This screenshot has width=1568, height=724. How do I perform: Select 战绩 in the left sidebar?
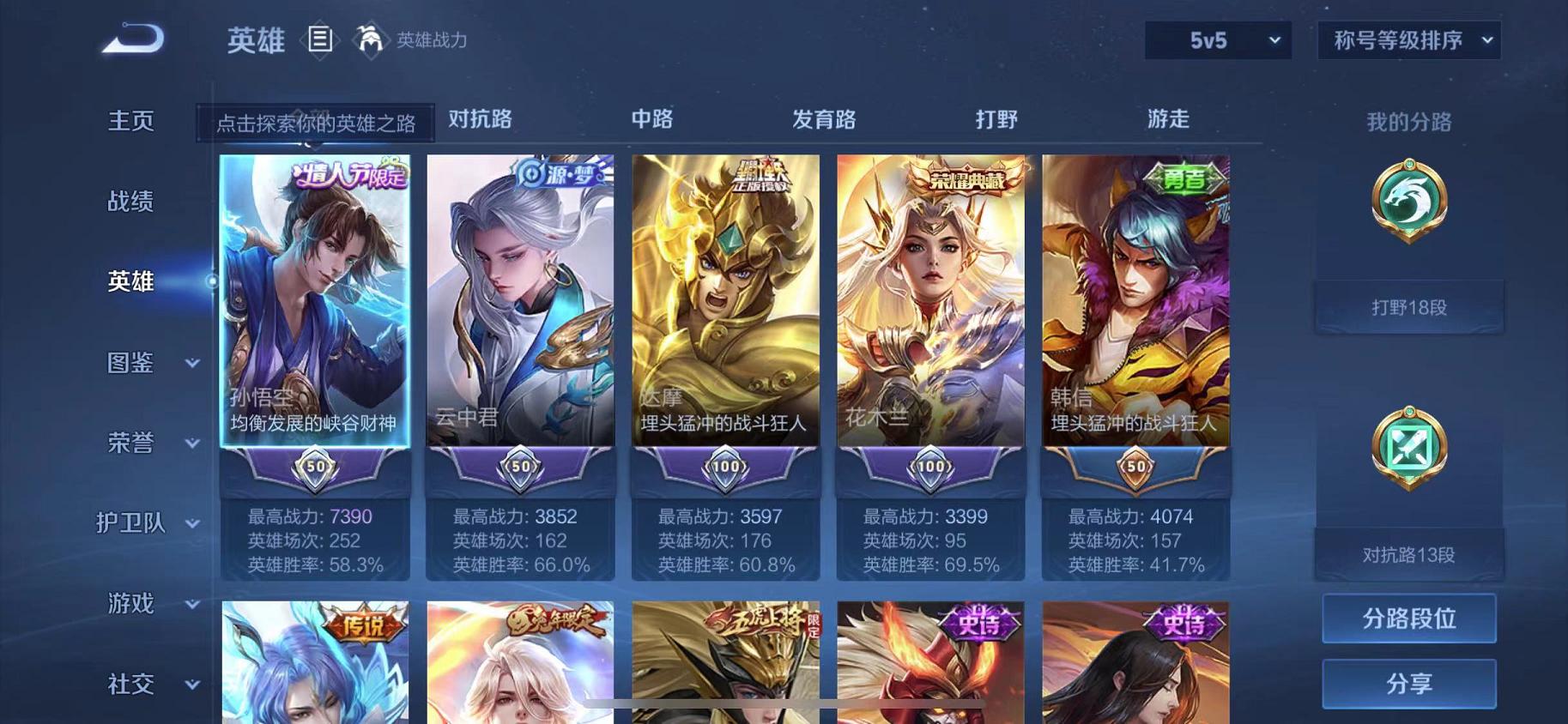click(x=130, y=202)
